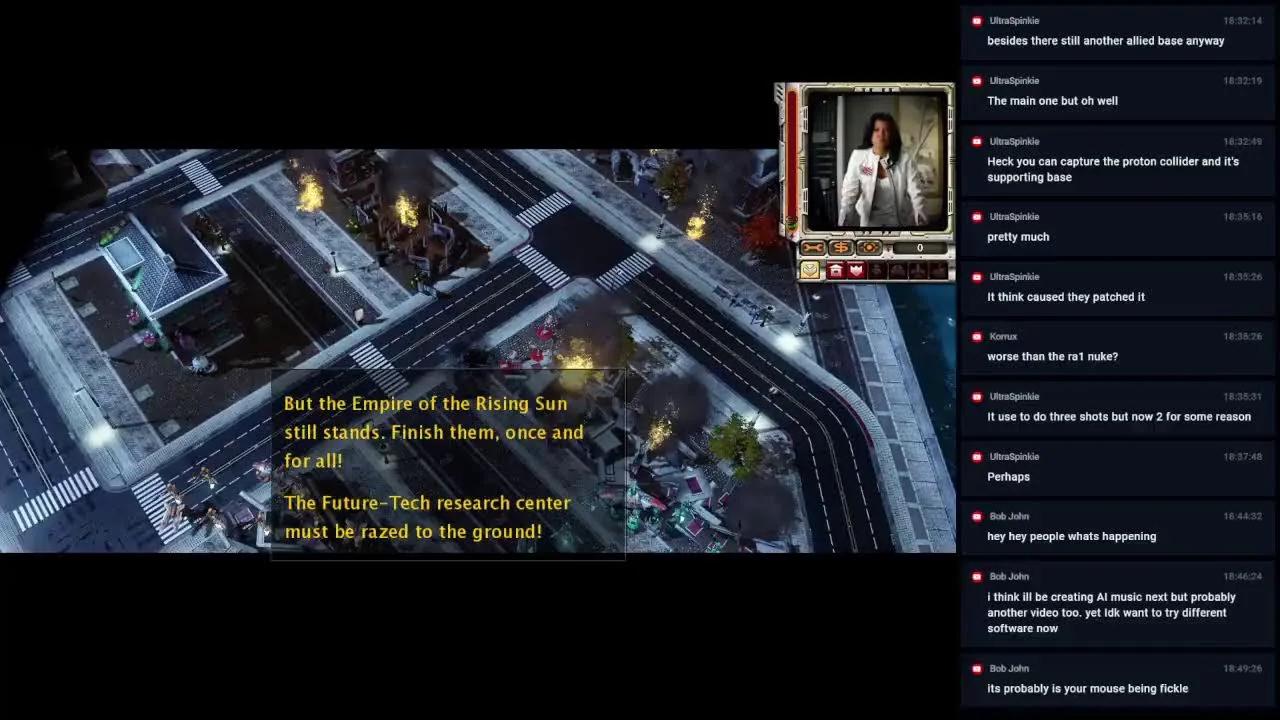The height and width of the screenshot is (720, 1280).
Task: Click YouTube icon beside Bob John's AI music message
Action: coord(975,576)
